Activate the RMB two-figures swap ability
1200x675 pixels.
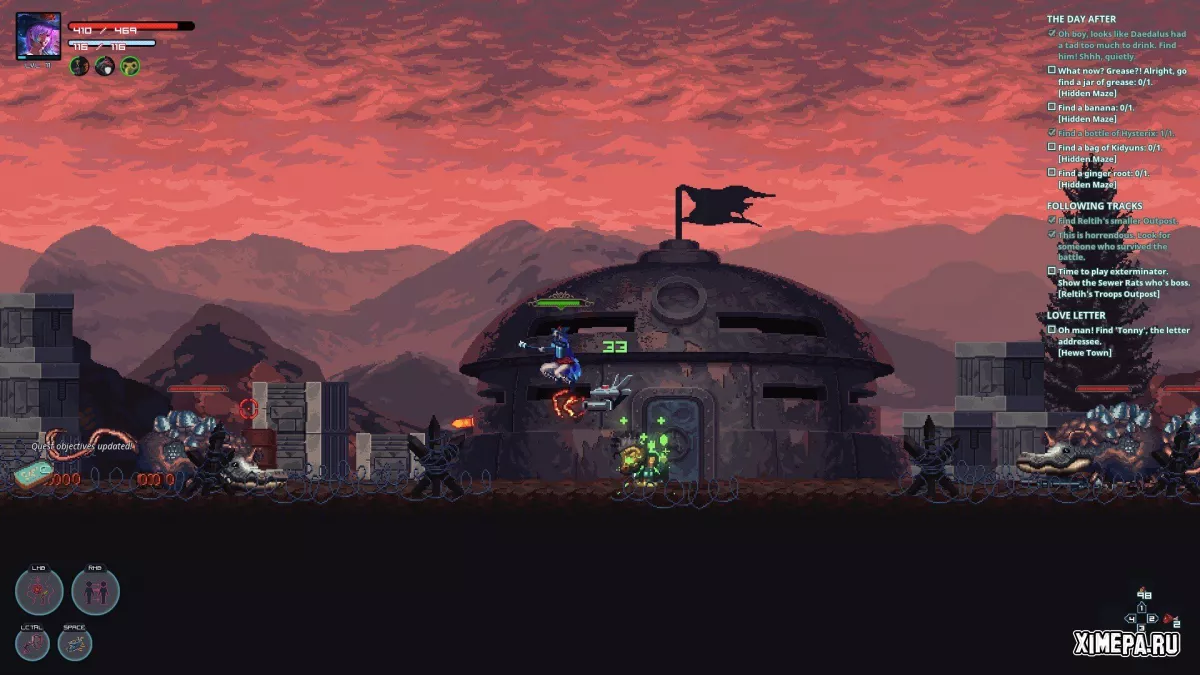(x=95, y=591)
